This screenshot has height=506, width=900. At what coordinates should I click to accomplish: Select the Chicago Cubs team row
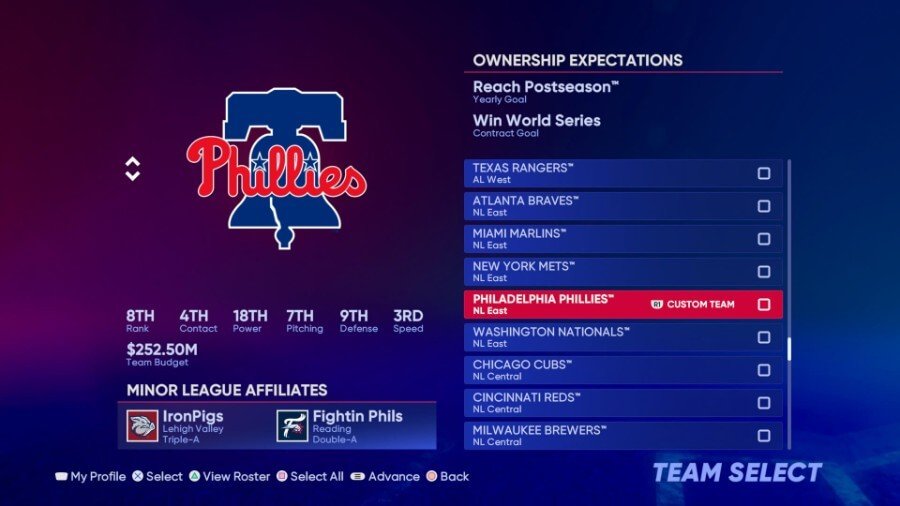click(600, 370)
